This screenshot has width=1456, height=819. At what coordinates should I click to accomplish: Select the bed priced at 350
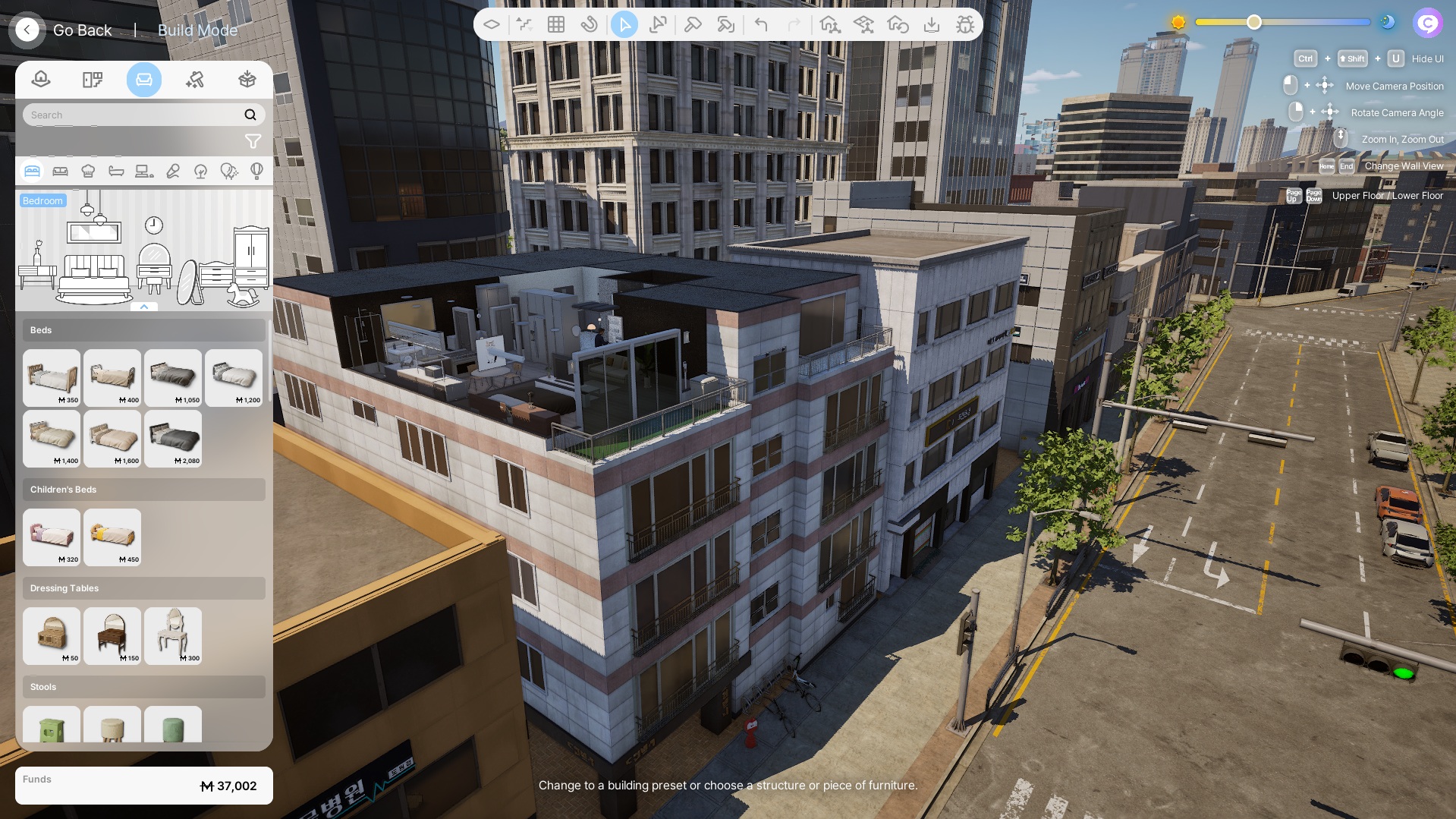tap(52, 378)
